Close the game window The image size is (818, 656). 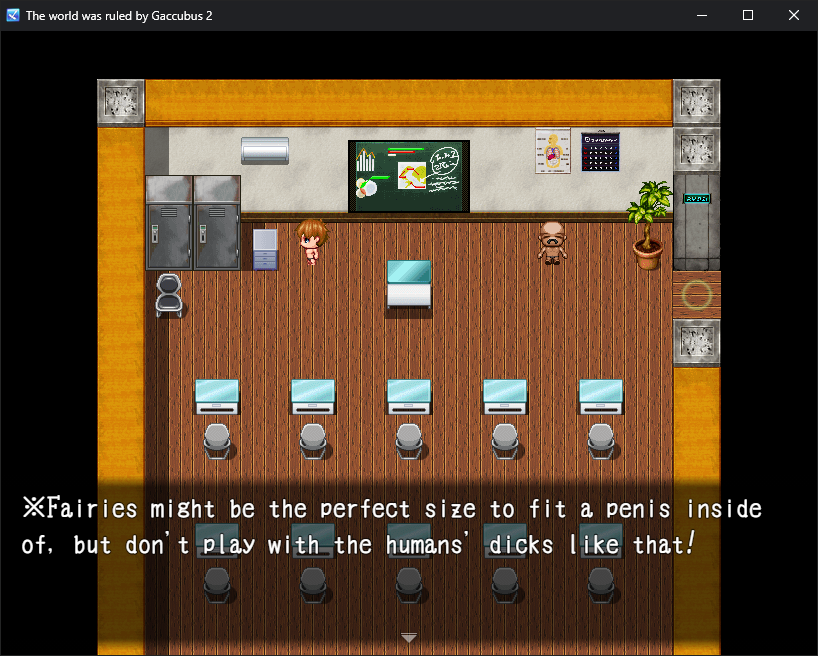[793, 15]
